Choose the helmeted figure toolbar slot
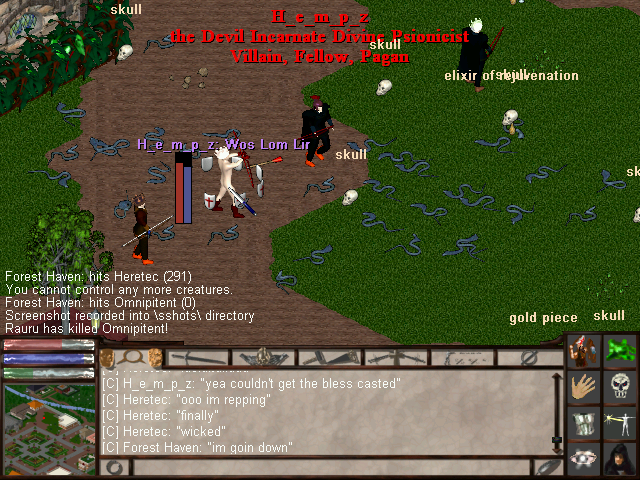Image resolution: width=640 pixels, height=480 pixels. click(x=263, y=357)
